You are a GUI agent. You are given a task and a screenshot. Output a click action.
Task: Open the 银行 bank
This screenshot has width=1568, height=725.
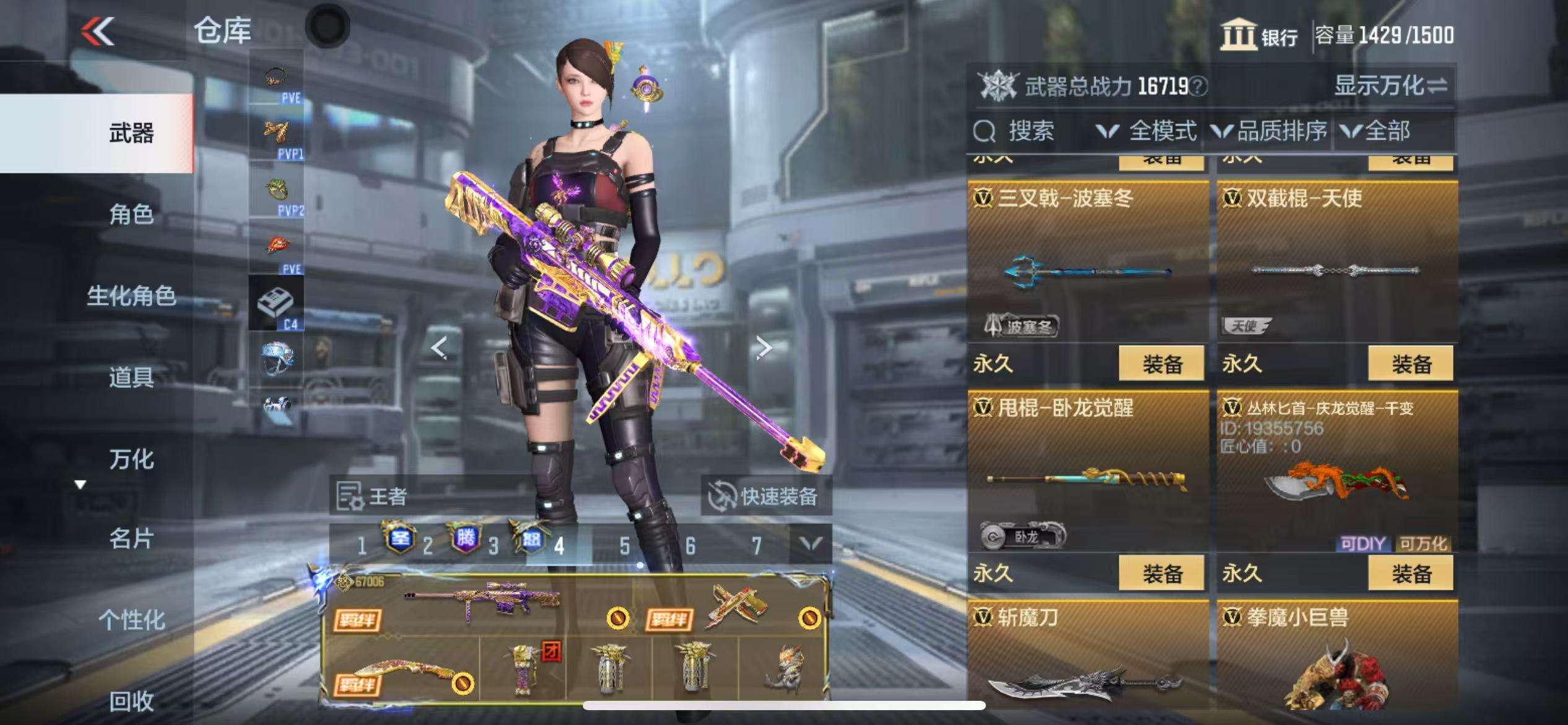[1260, 35]
